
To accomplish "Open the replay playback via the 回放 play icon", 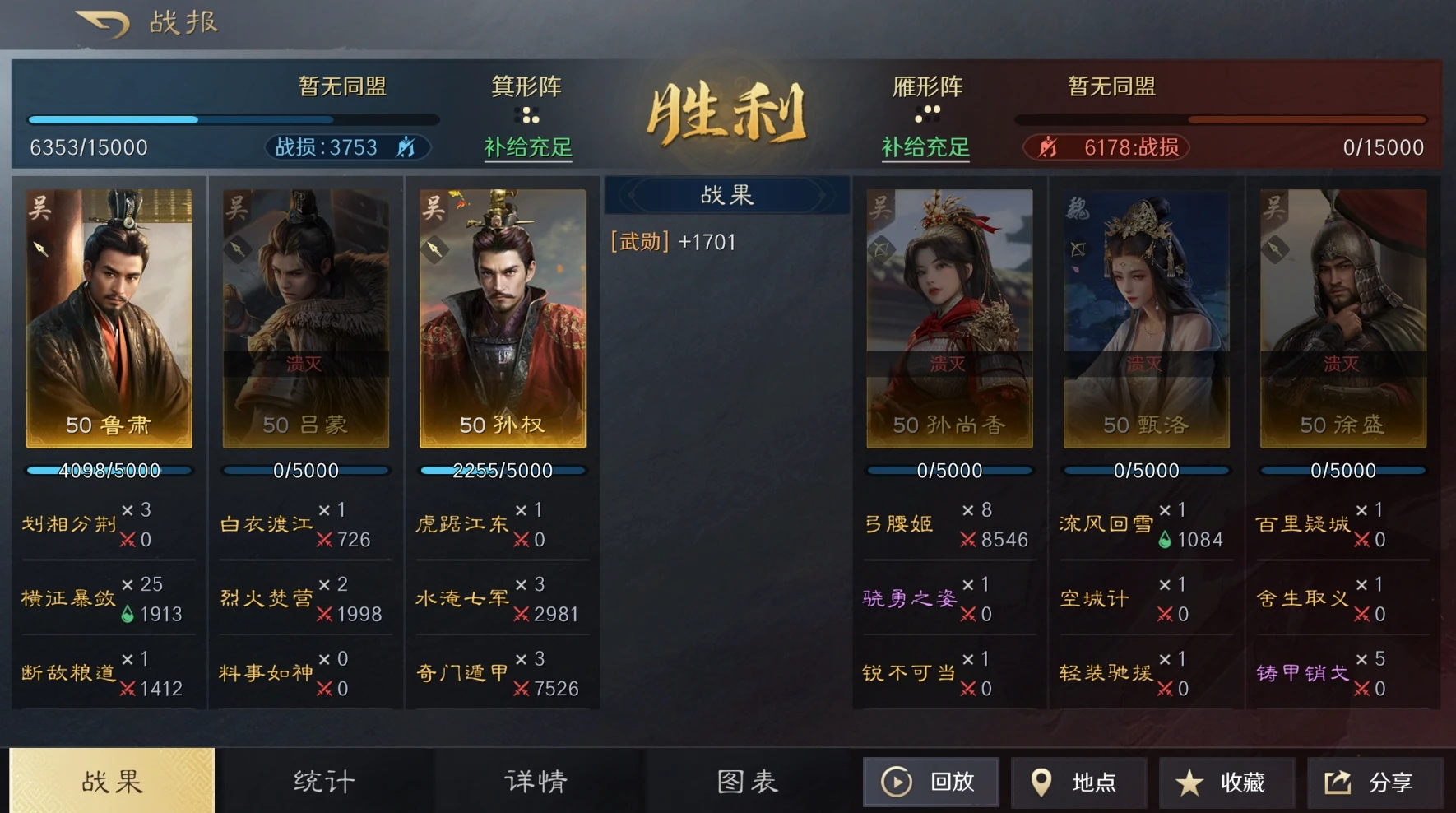I will pos(898,782).
